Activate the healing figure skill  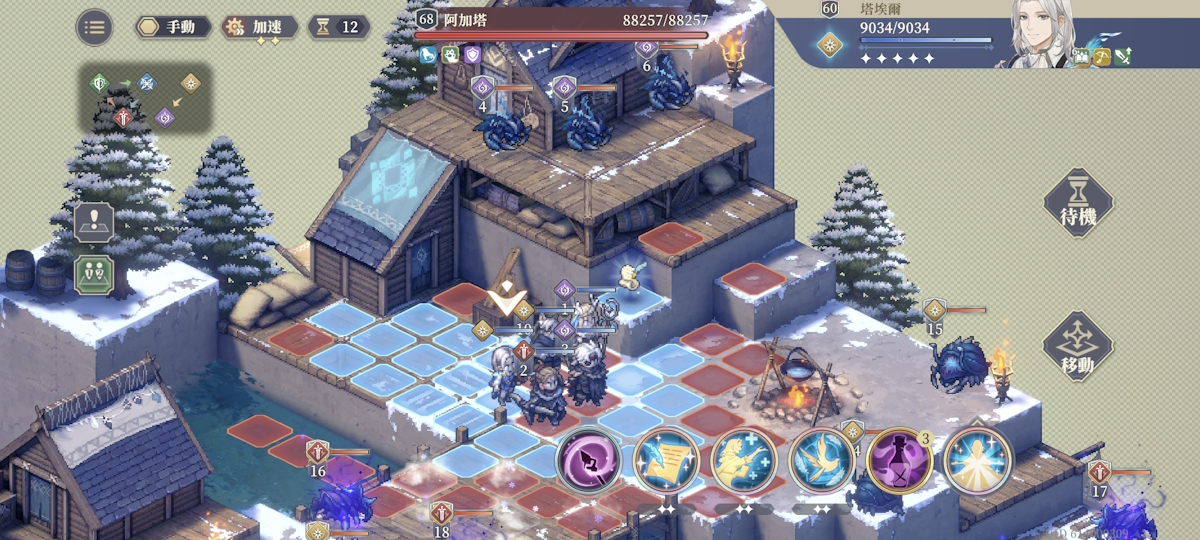click(x=744, y=461)
